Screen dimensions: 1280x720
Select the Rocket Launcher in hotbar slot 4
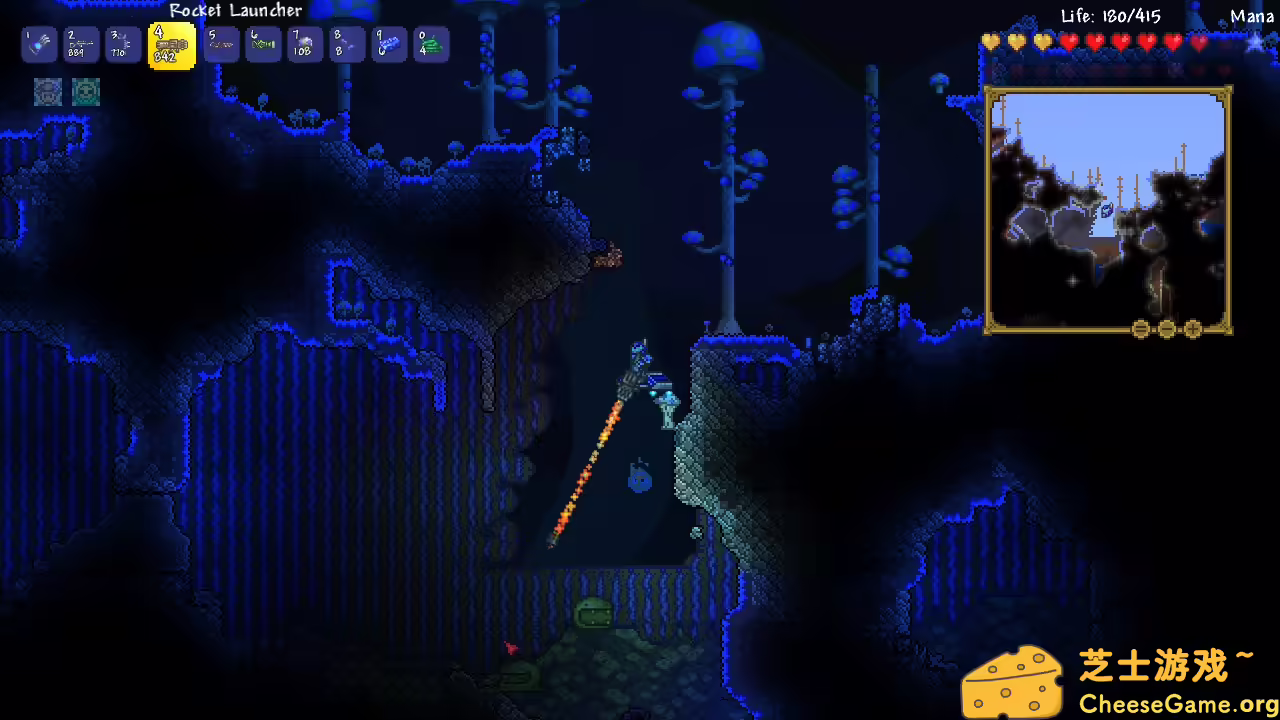[172, 44]
